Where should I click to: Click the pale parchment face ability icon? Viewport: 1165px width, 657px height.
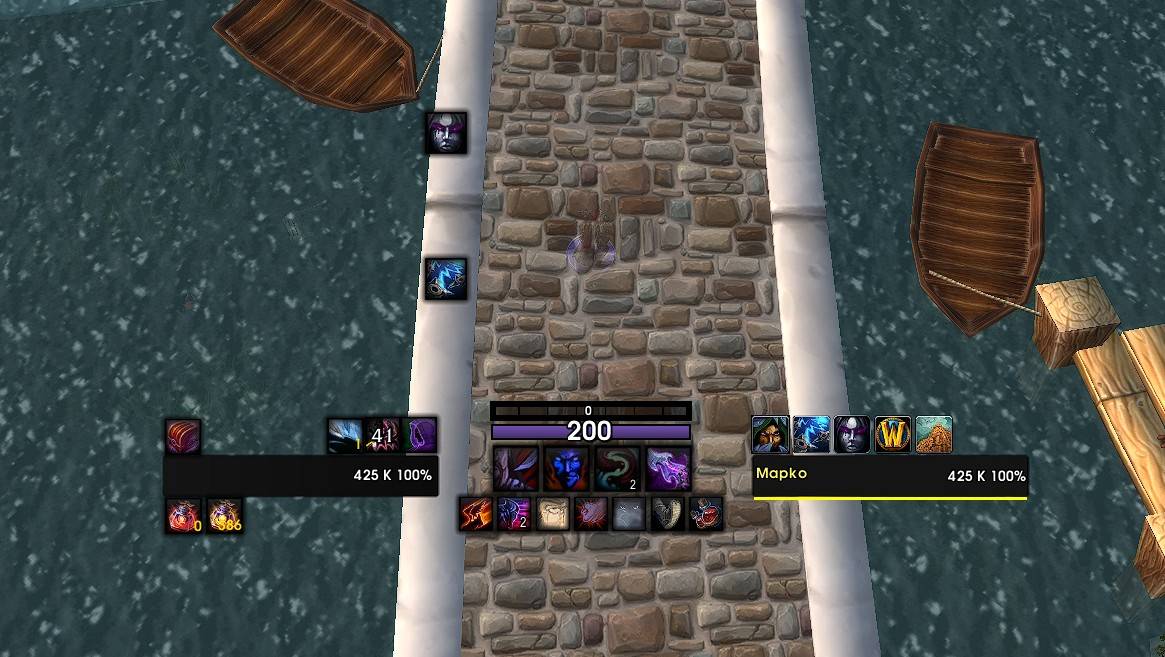(x=553, y=514)
